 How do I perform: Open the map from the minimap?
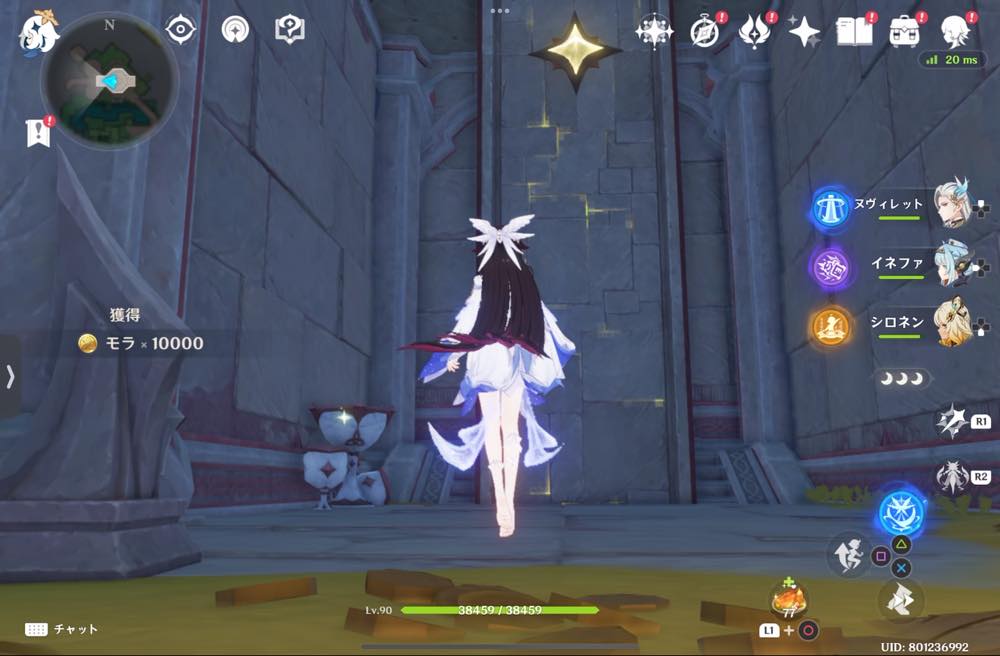pos(108,81)
